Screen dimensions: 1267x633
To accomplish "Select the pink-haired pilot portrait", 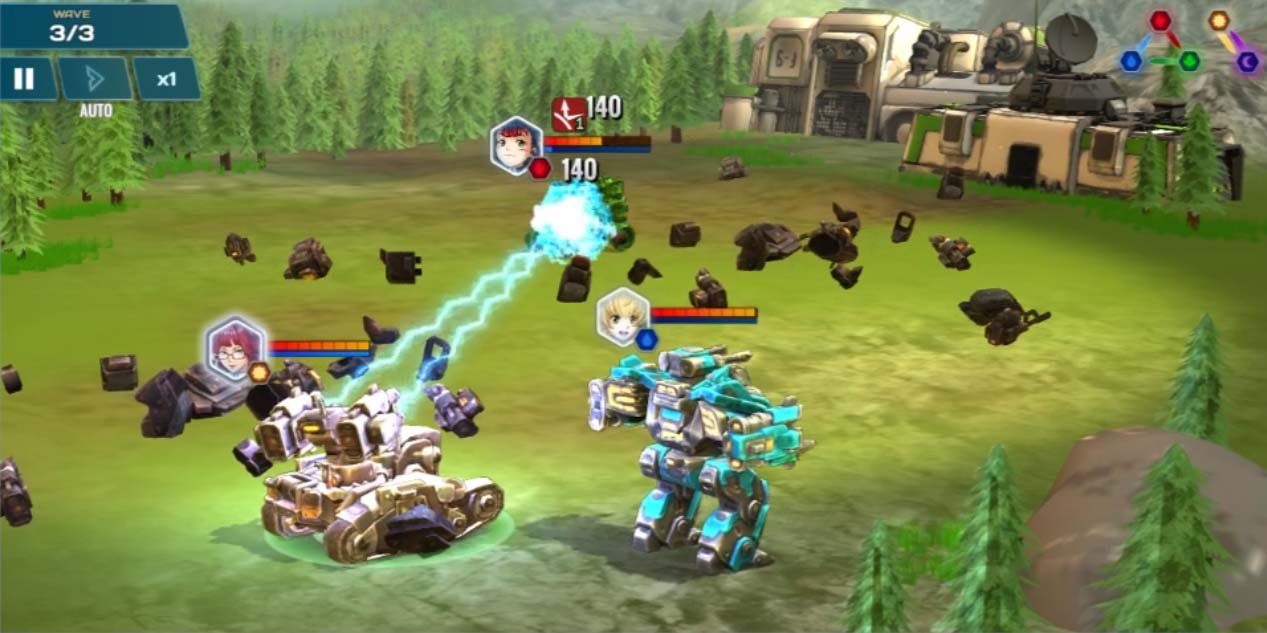I will pyautogui.click(x=235, y=348).
